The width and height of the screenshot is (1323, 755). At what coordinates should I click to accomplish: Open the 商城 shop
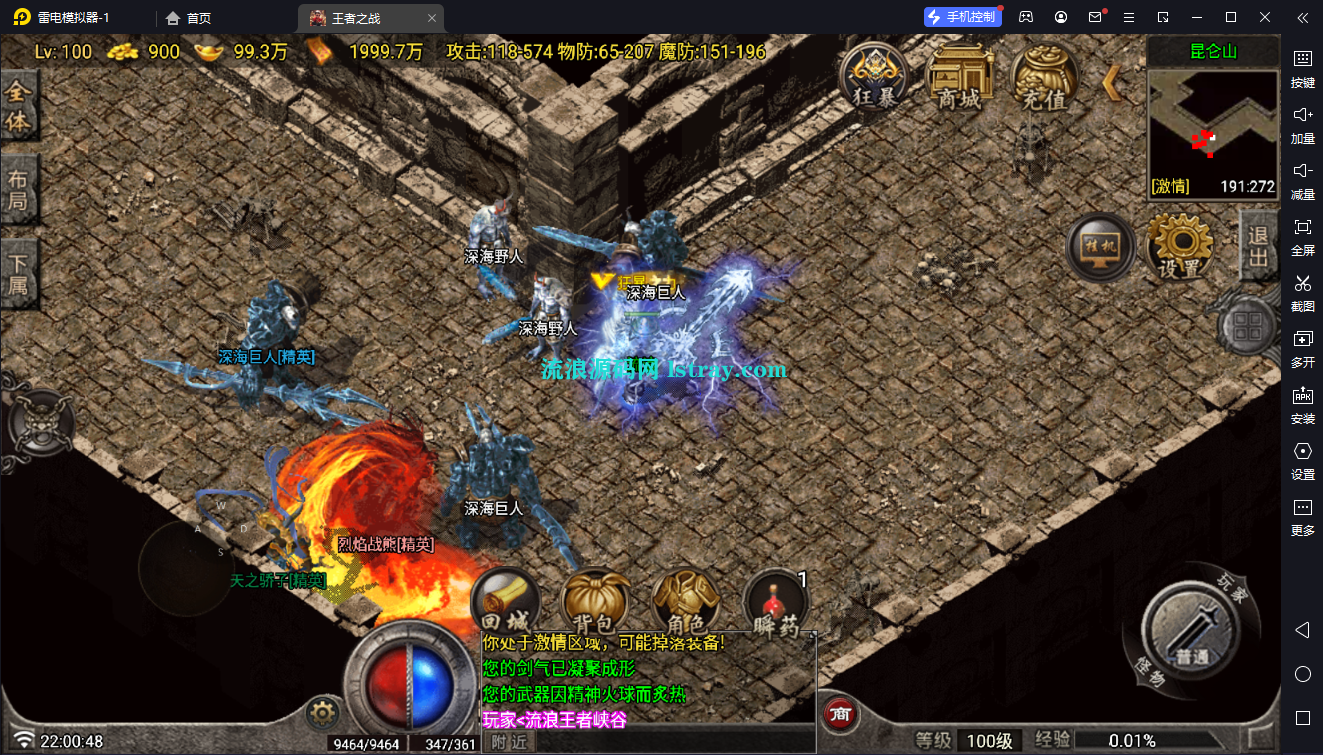coord(959,76)
